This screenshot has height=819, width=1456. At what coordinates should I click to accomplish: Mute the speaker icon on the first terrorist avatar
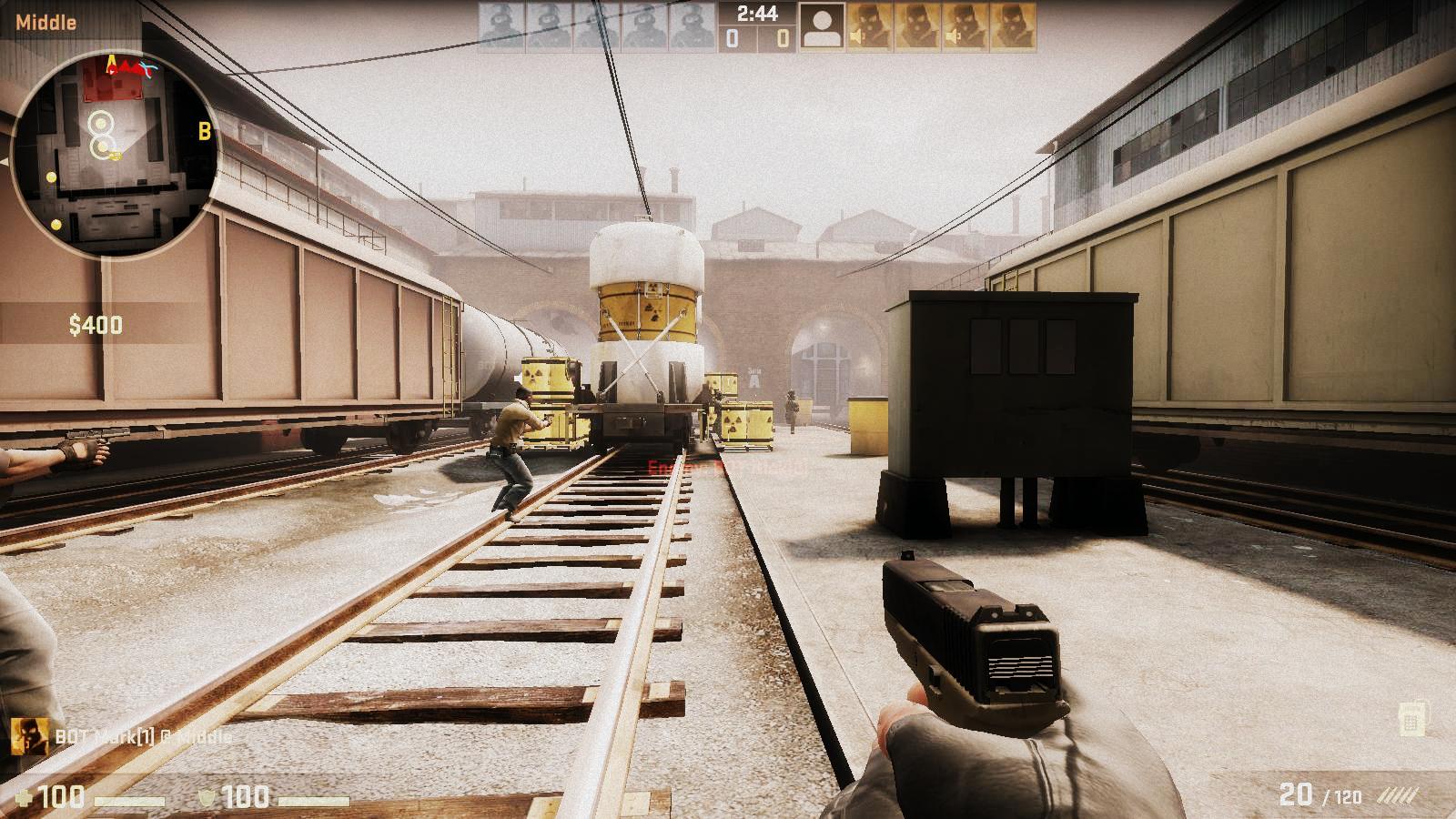856,36
